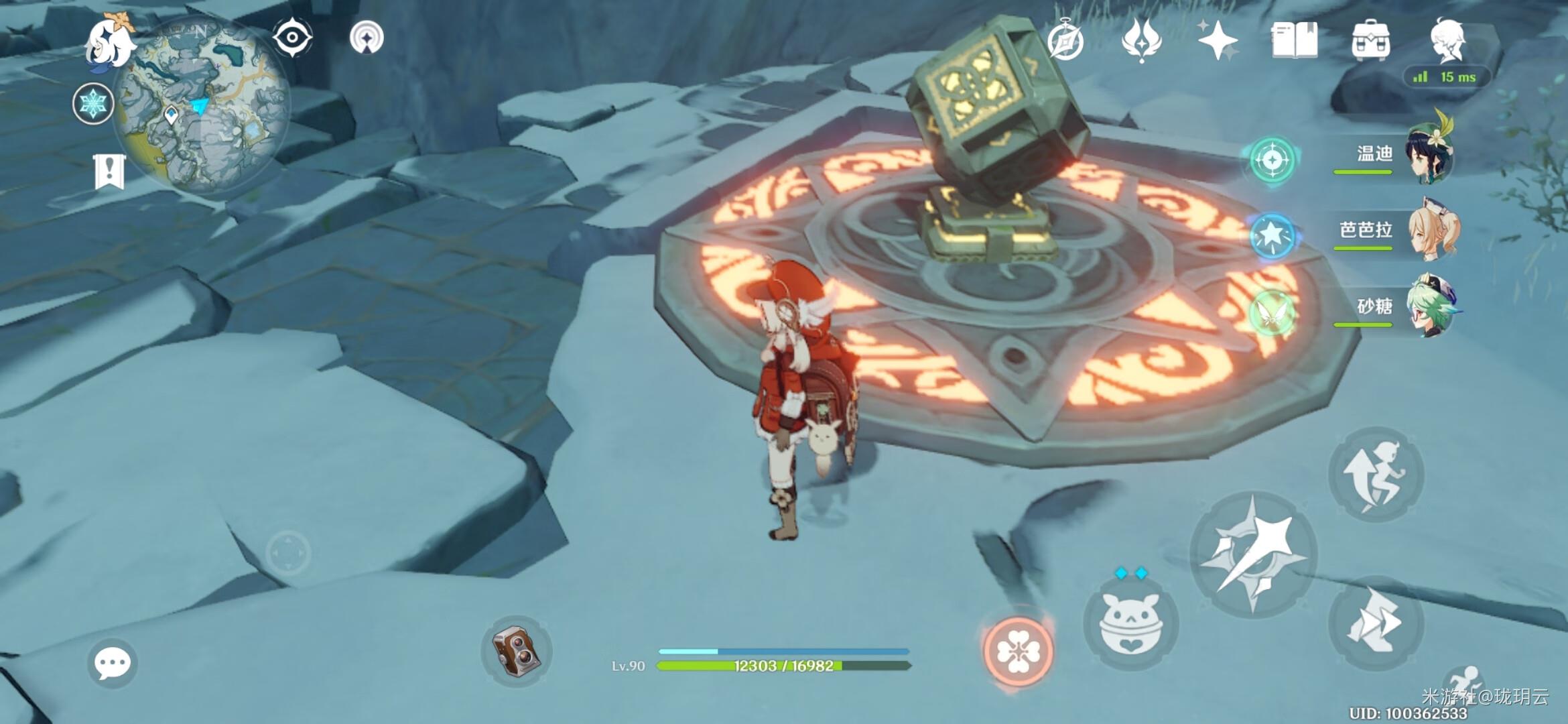Toggle Elemental Sight eye icon
The width and height of the screenshot is (1568, 724).
(x=292, y=38)
